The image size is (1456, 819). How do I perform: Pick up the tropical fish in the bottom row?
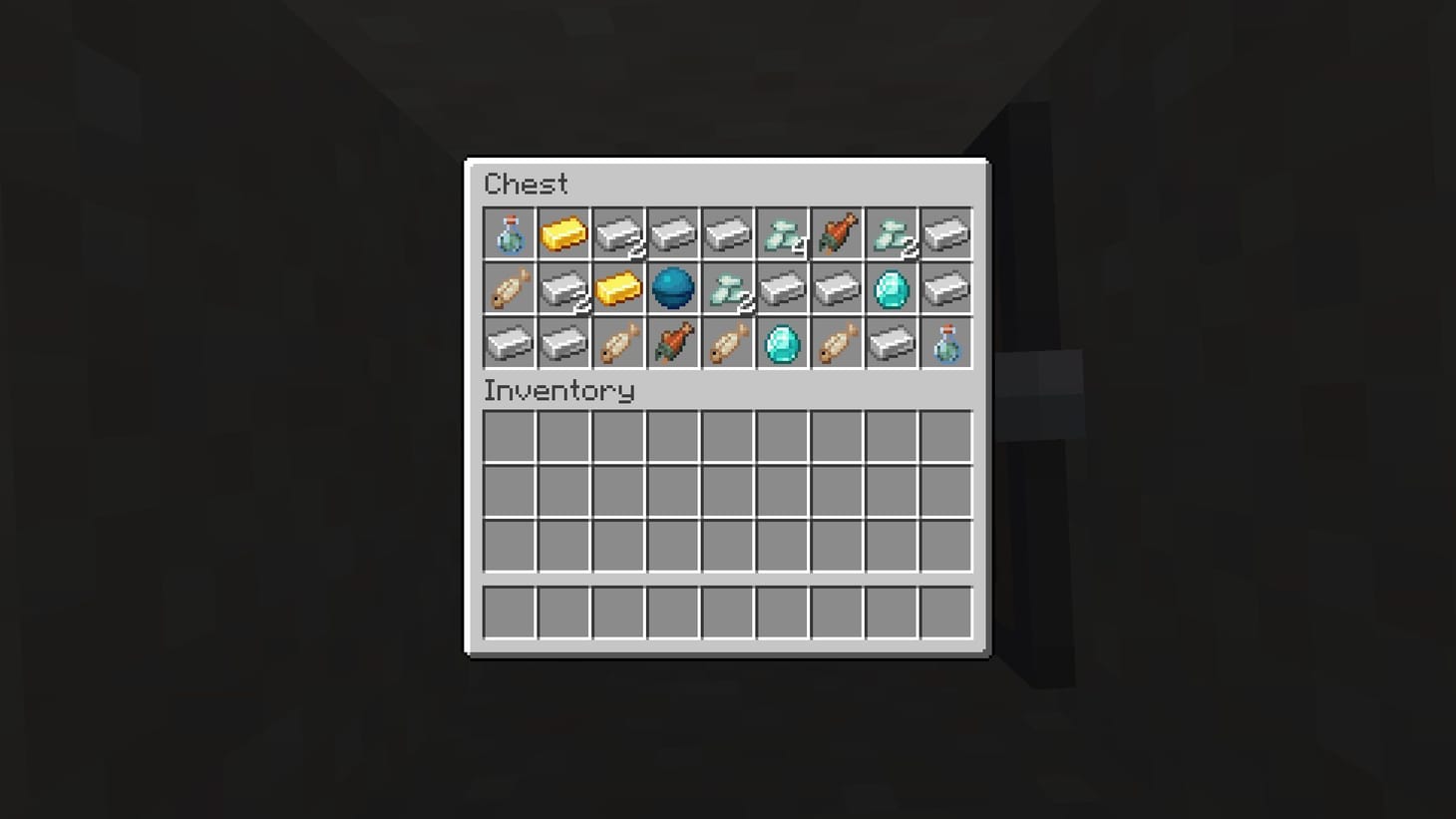(673, 343)
